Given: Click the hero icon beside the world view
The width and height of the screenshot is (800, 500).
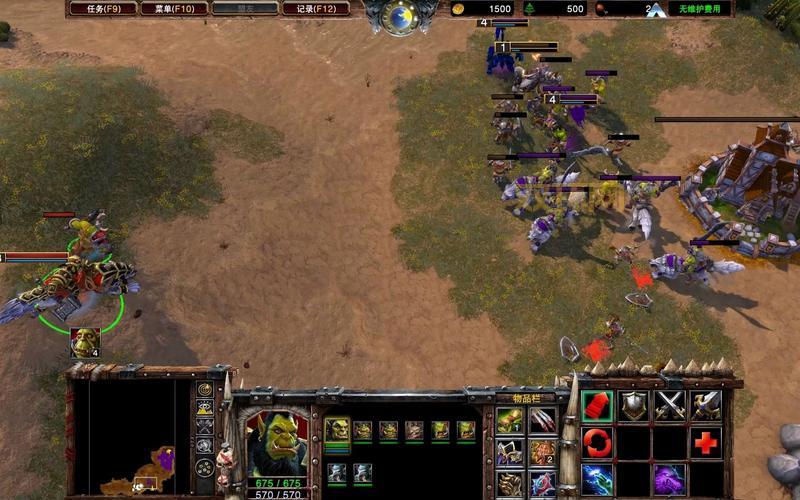Looking at the screenshot, I should pos(85,342).
